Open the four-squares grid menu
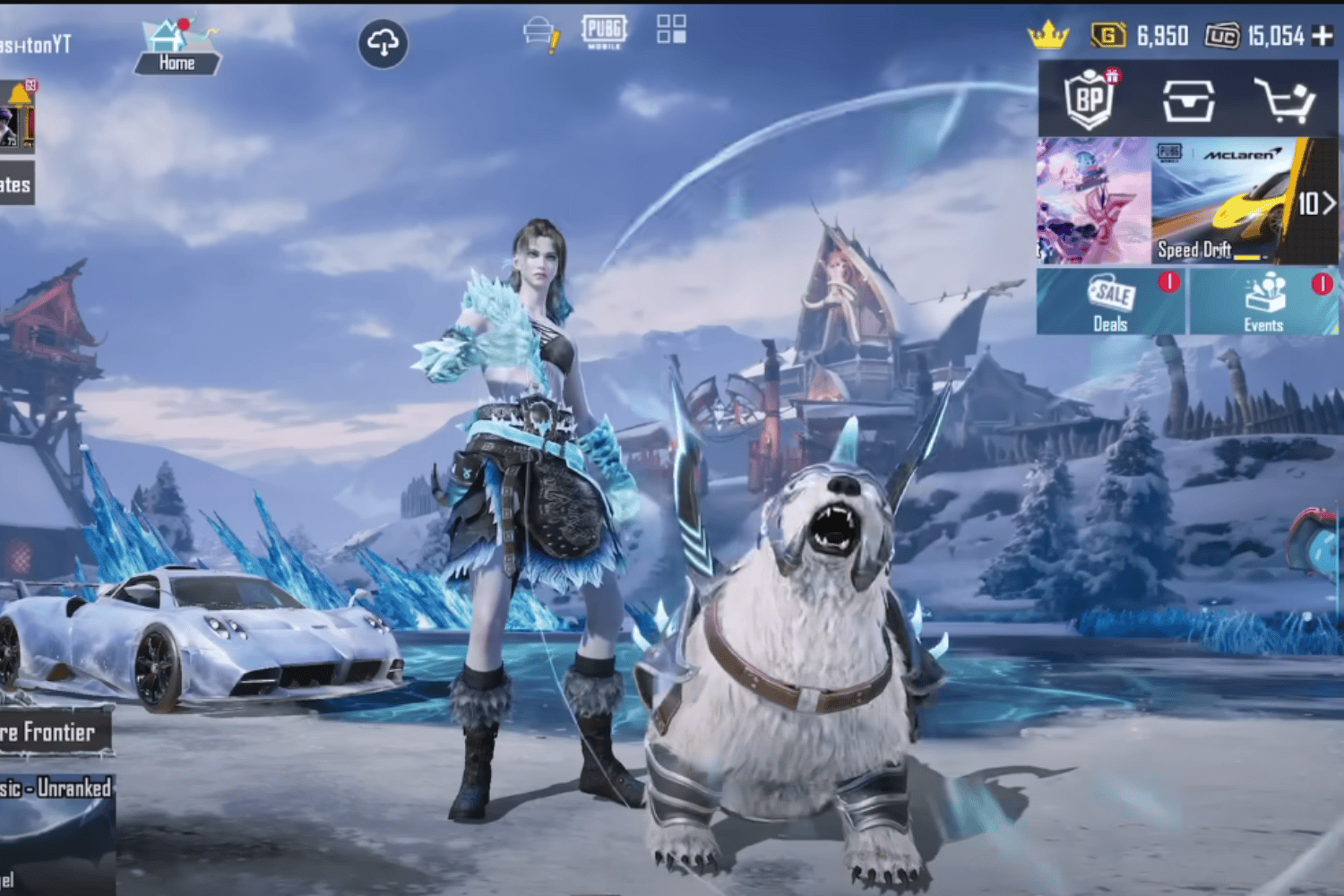1344x896 pixels. tap(671, 29)
